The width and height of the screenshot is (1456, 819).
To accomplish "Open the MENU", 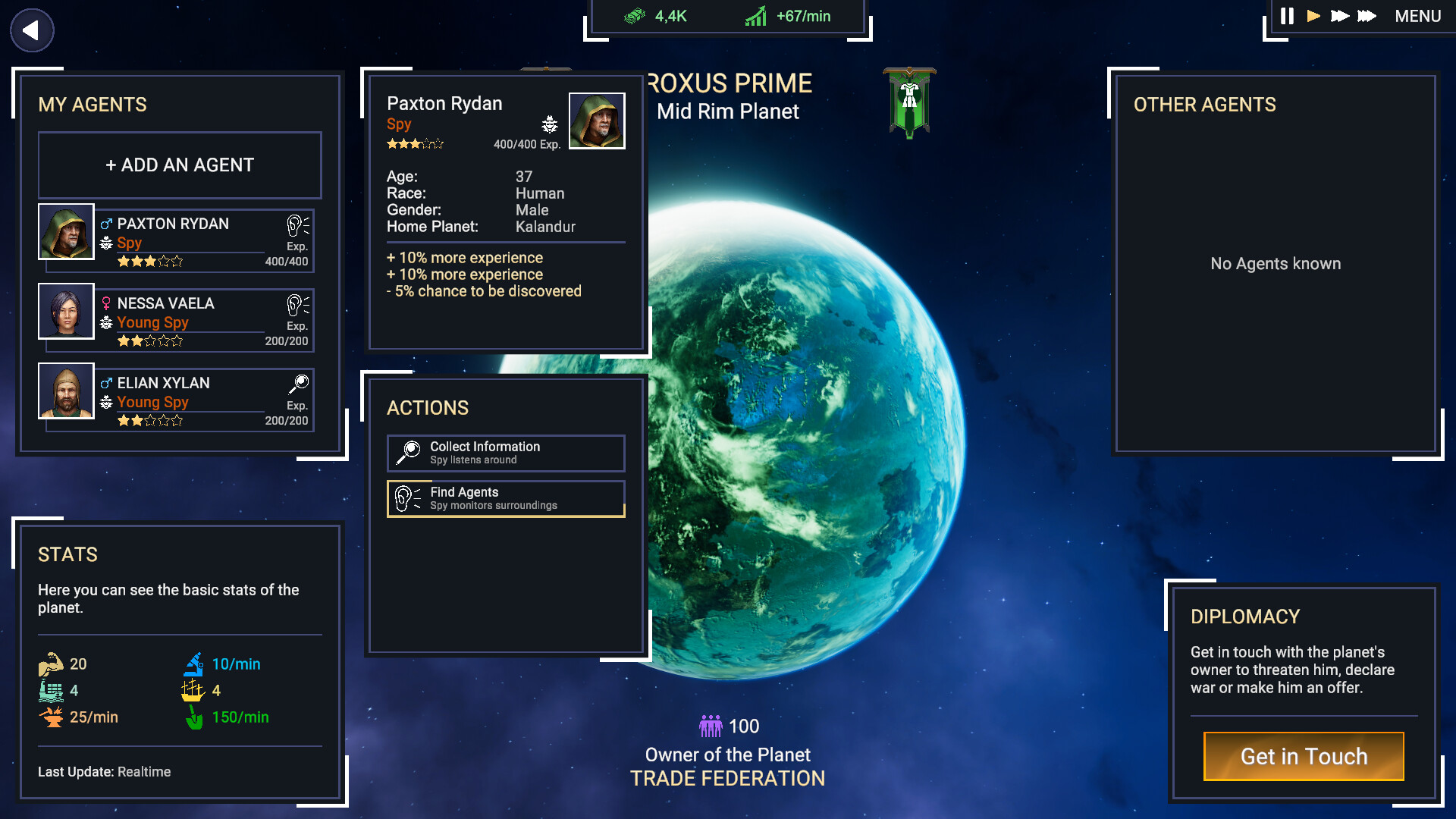I will point(1417,15).
